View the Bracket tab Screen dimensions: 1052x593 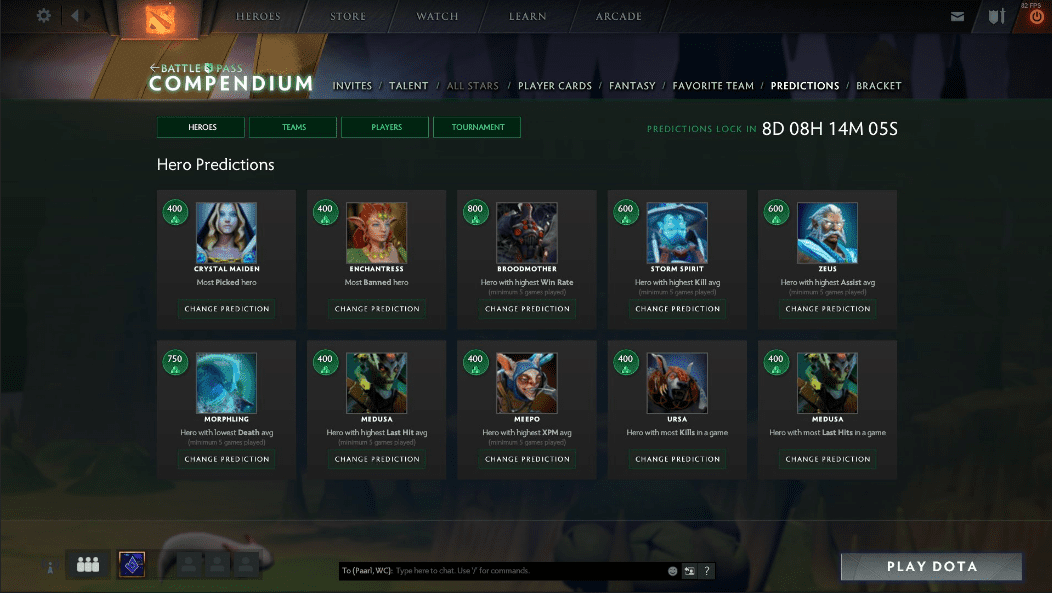tap(878, 86)
